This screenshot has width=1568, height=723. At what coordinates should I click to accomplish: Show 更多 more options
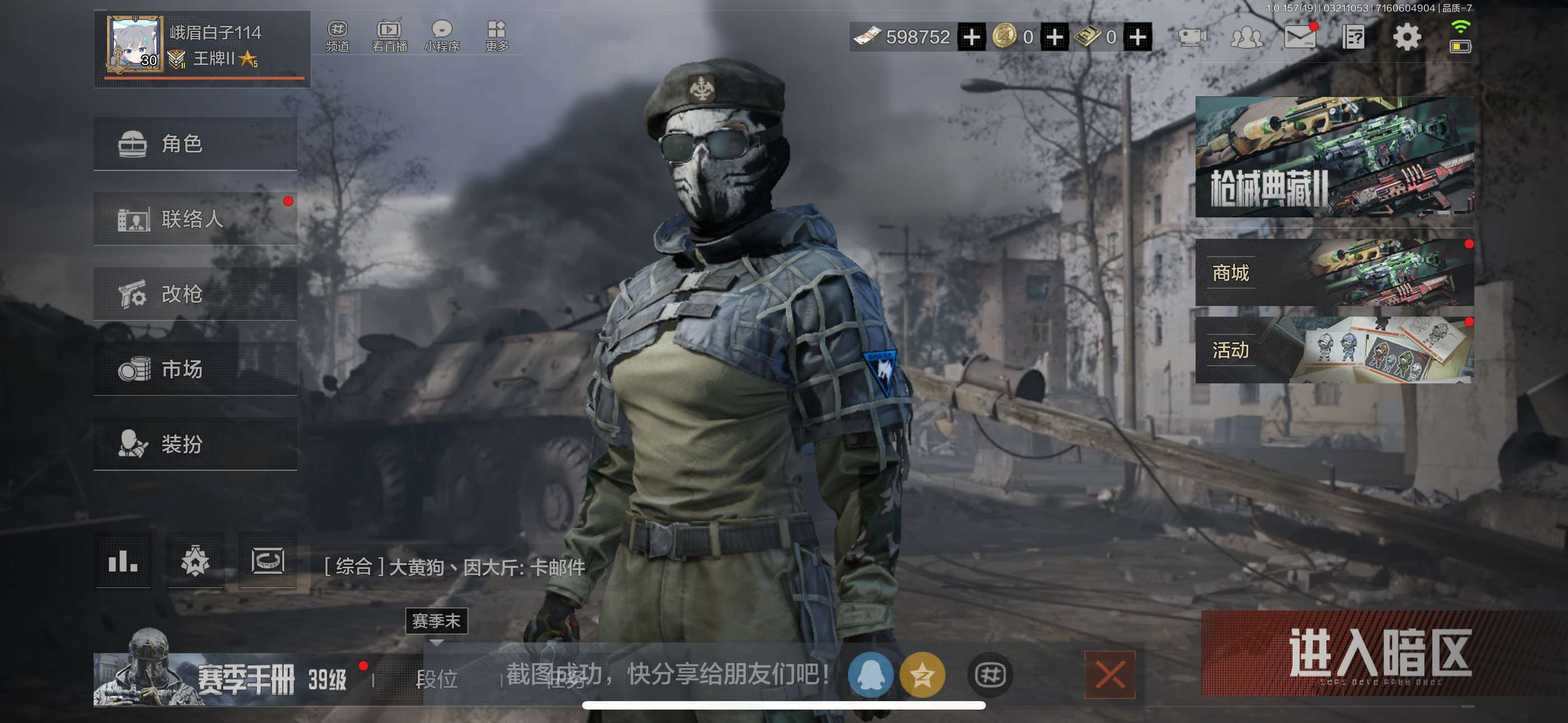(x=497, y=36)
